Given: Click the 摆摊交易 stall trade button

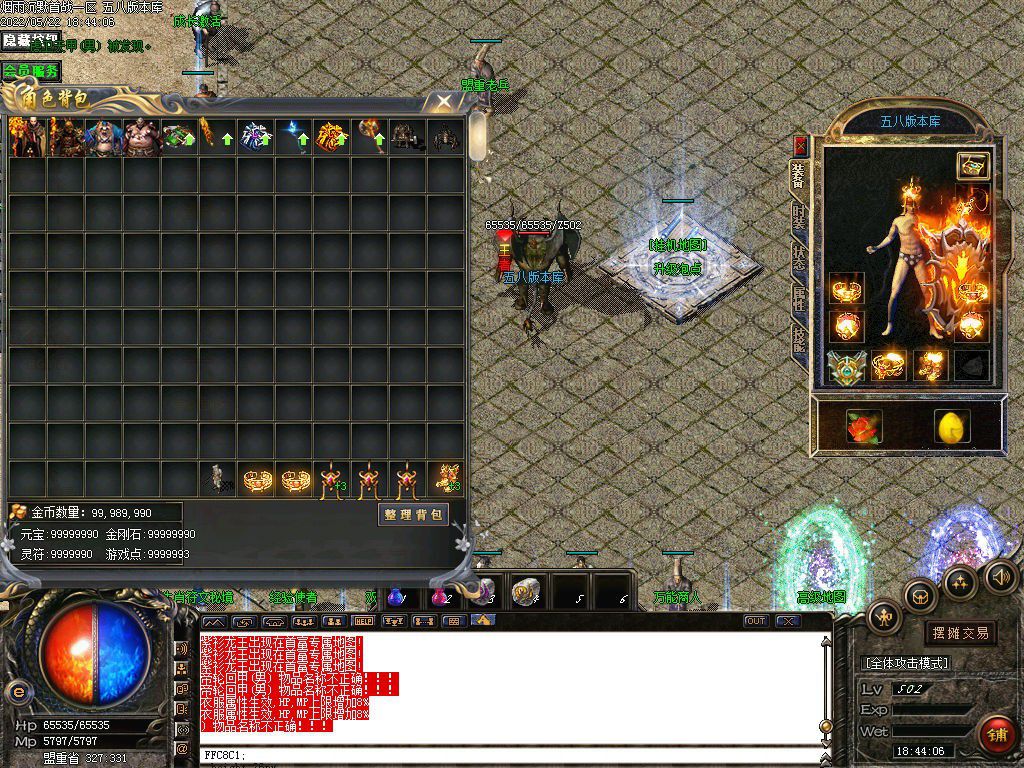Looking at the screenshot, I should coord(960,632).
